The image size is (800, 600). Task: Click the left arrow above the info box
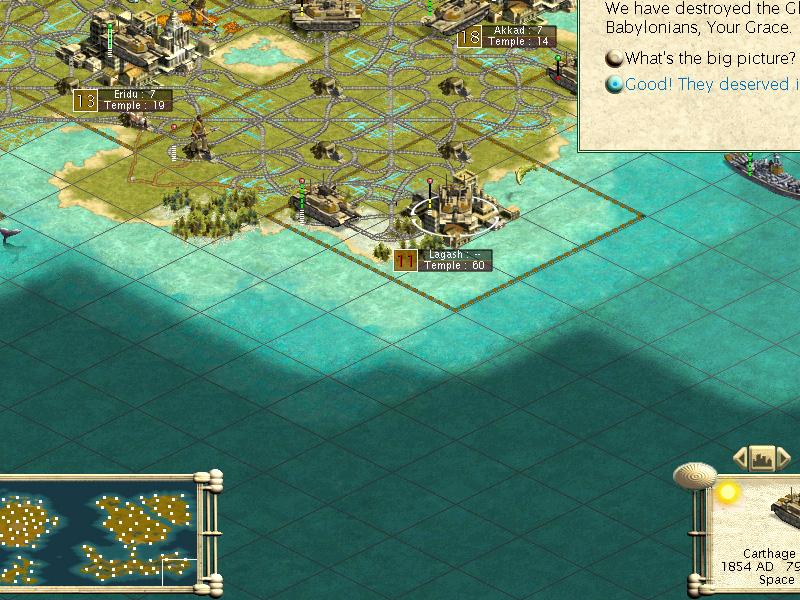[x=741, y=459]
